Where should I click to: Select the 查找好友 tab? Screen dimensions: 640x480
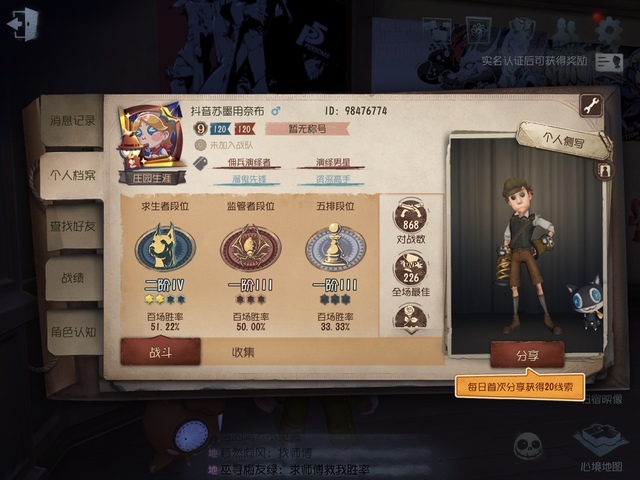pyautogui.click(x=73, y=227)
